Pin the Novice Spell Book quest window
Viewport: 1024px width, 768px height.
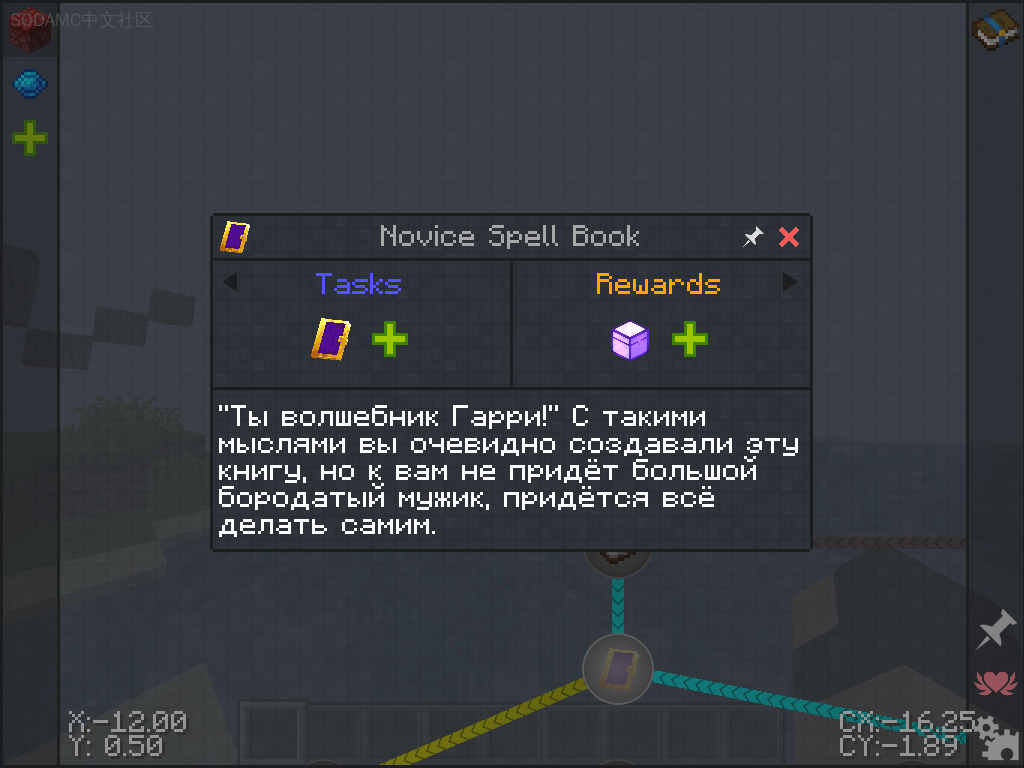pos(752,237)
